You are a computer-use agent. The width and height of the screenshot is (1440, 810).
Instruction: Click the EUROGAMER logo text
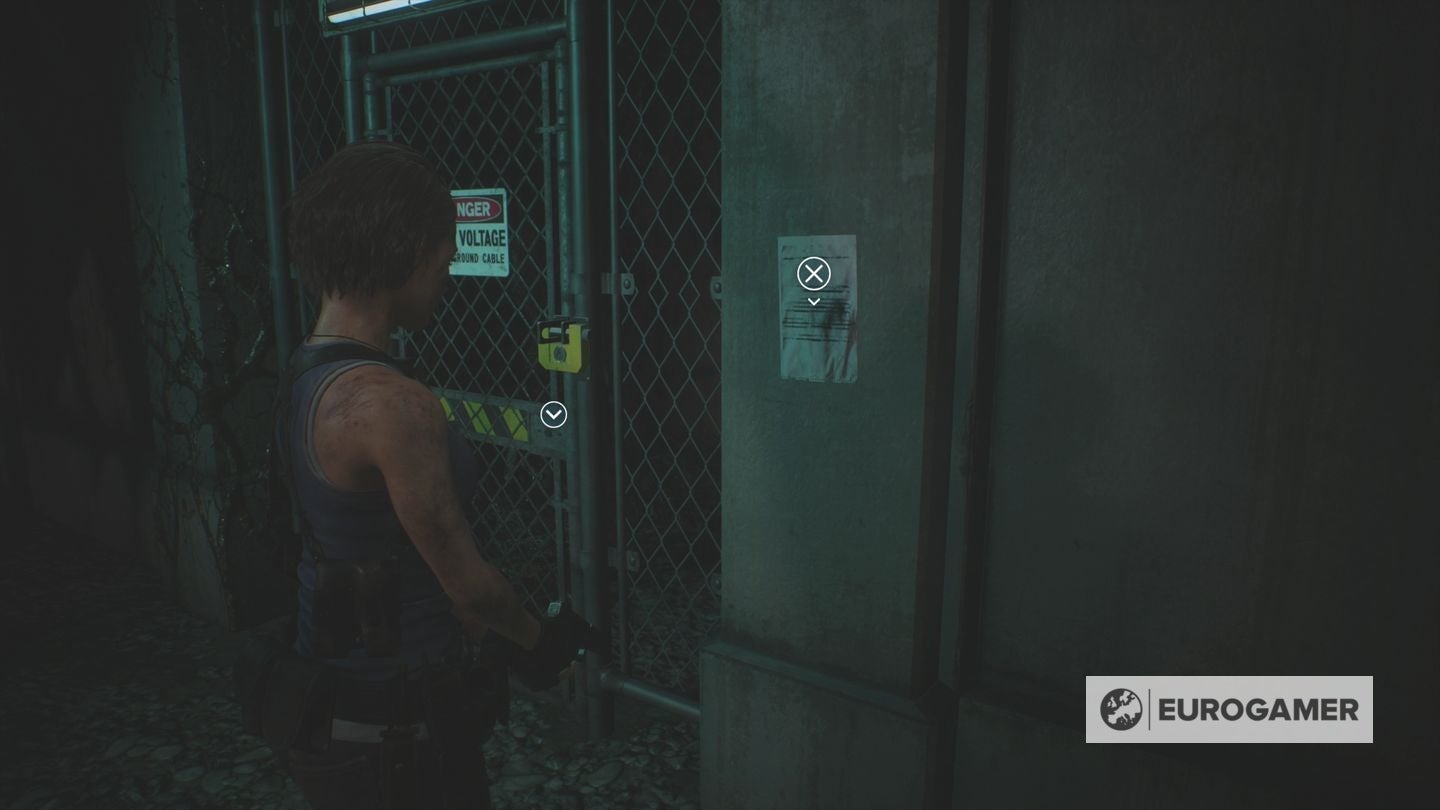point(1255,711)
